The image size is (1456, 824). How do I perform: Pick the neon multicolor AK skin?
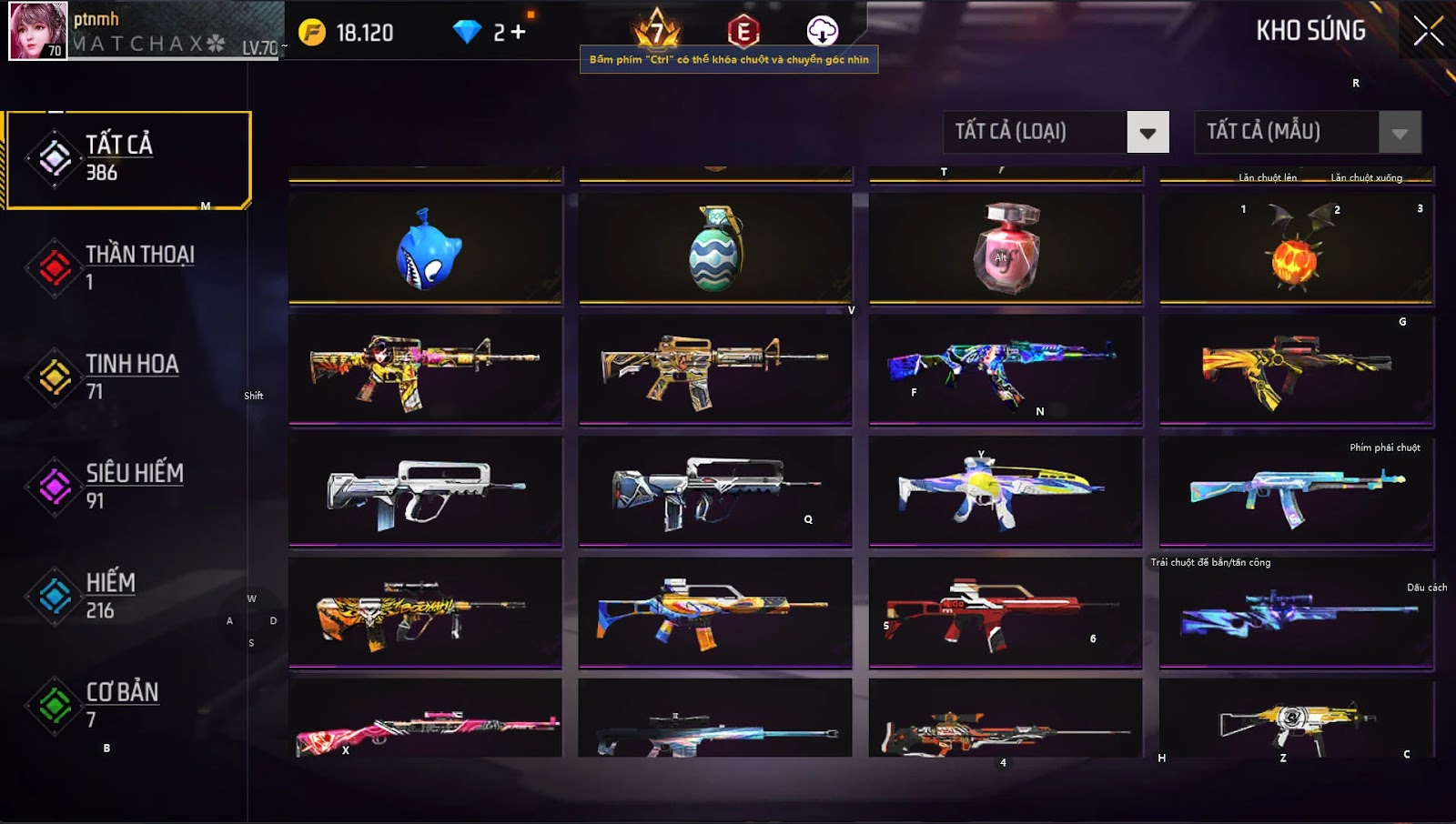[1006, 370]
